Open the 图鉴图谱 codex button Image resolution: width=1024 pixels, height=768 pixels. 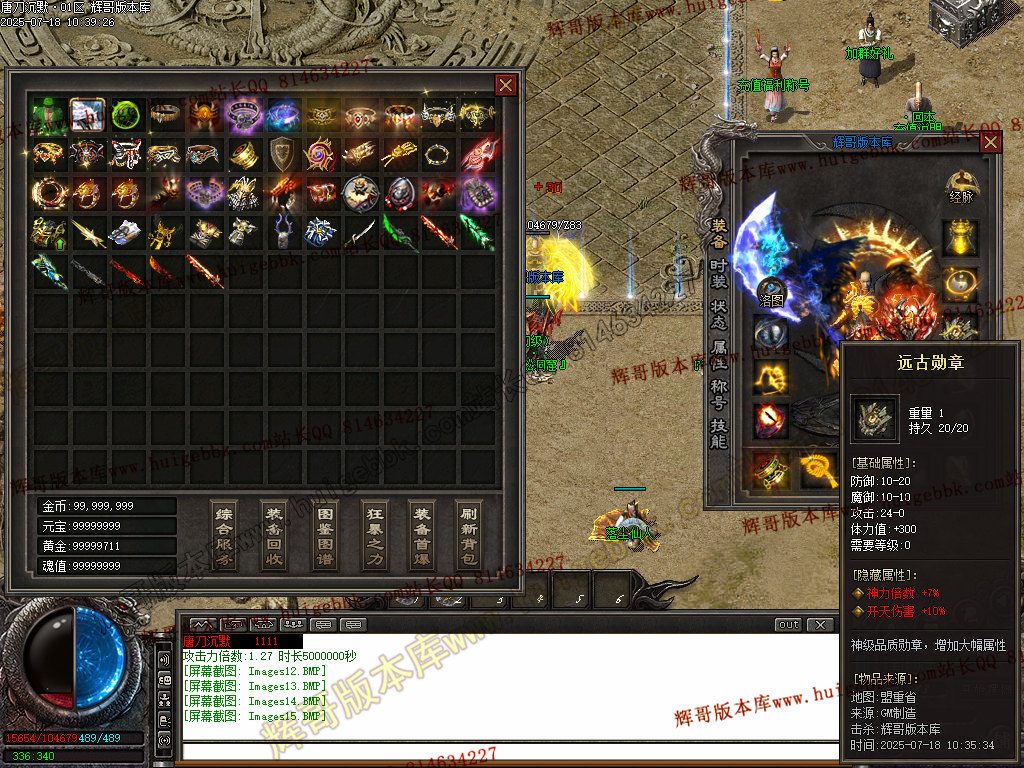(x=323, y=535)
